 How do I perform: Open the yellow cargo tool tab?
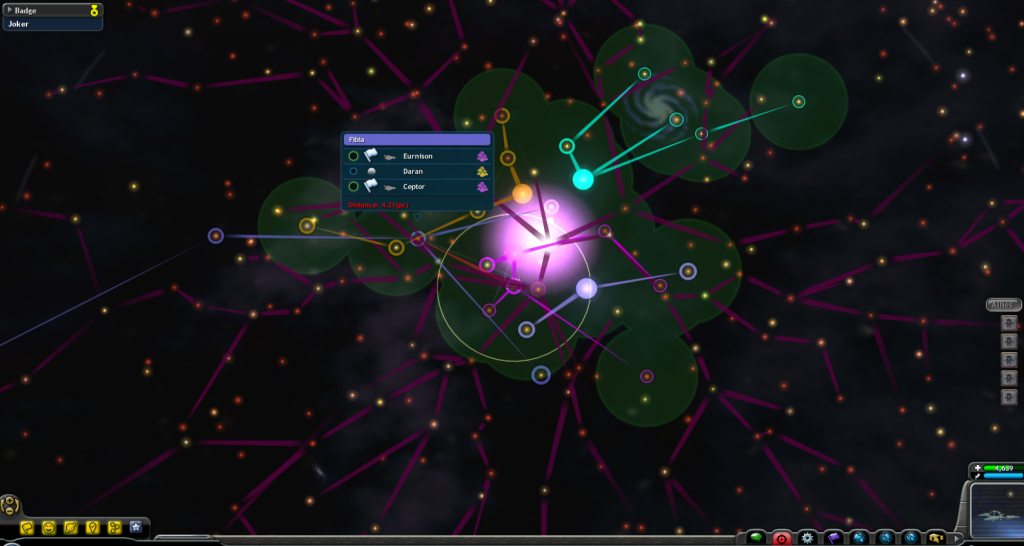click(935, 538)
